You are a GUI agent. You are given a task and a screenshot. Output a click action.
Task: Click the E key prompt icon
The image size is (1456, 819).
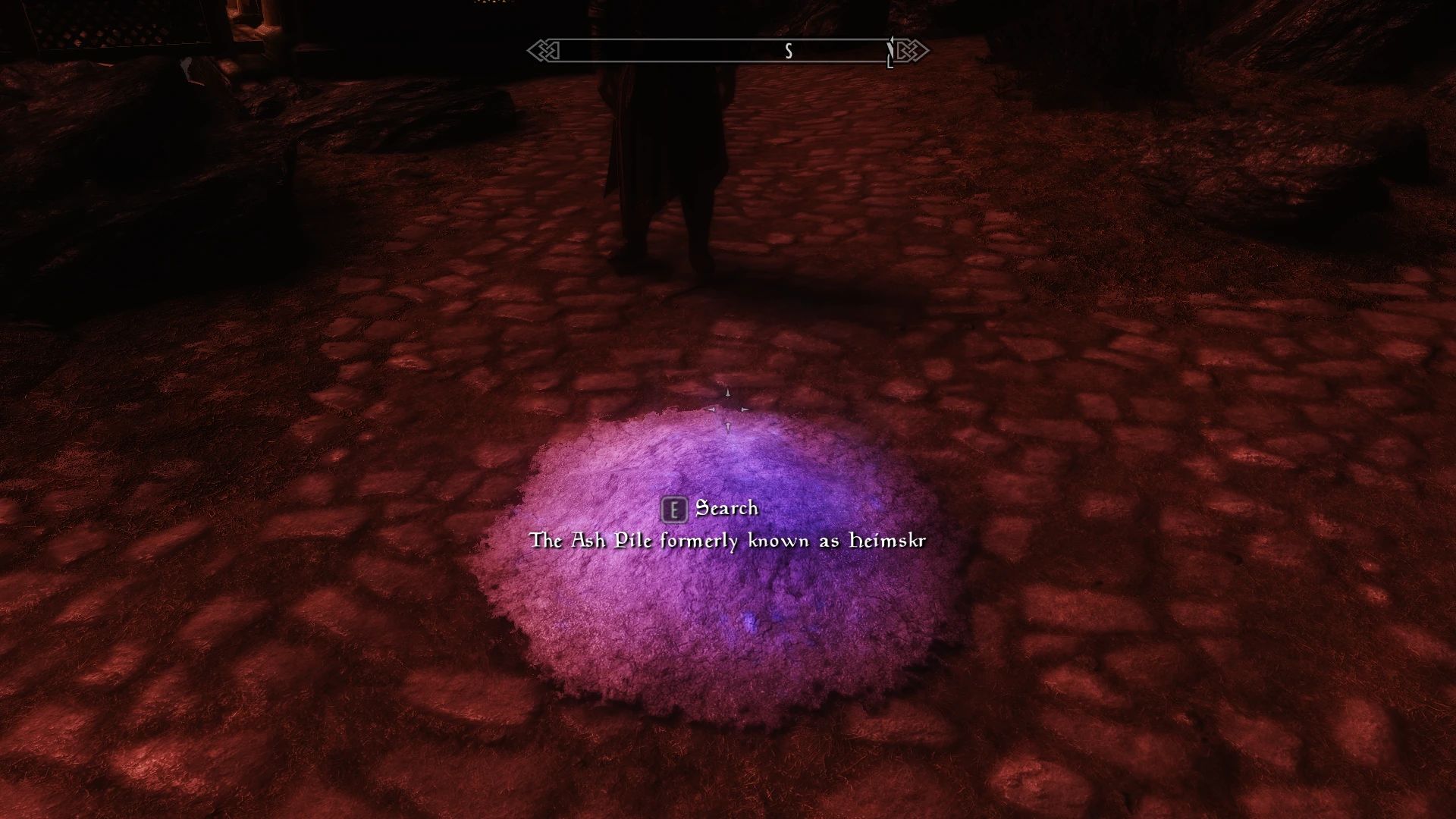(x=675, y=509)
